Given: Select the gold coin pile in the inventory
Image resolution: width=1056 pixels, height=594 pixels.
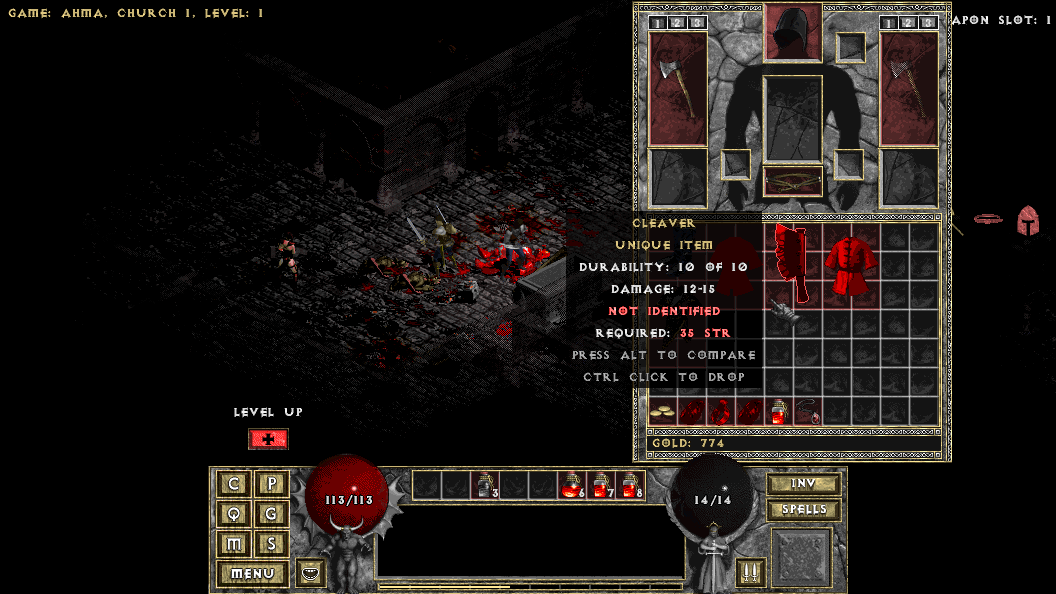Looking at the screenshot, I should 662,411.
